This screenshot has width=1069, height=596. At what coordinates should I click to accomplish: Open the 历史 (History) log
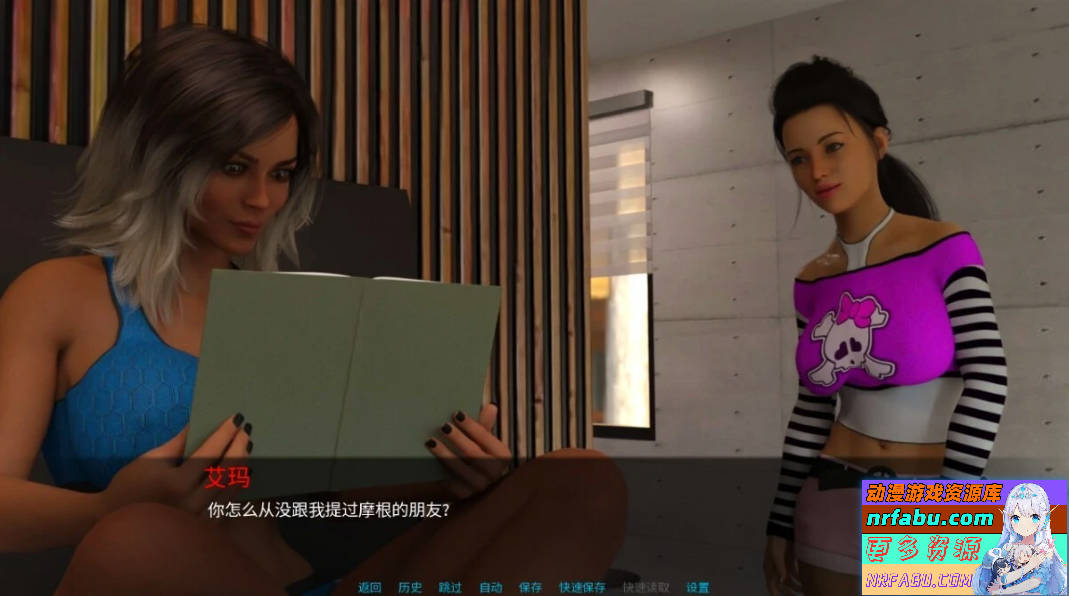[410, 587]
